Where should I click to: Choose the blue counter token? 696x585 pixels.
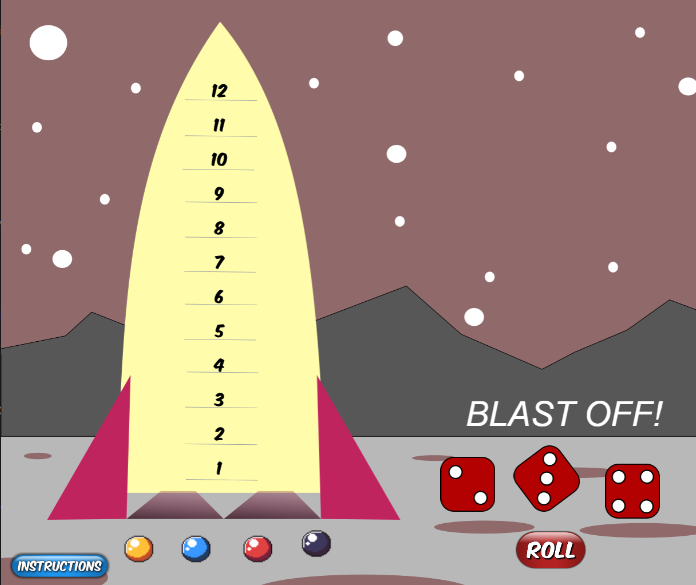196,548
